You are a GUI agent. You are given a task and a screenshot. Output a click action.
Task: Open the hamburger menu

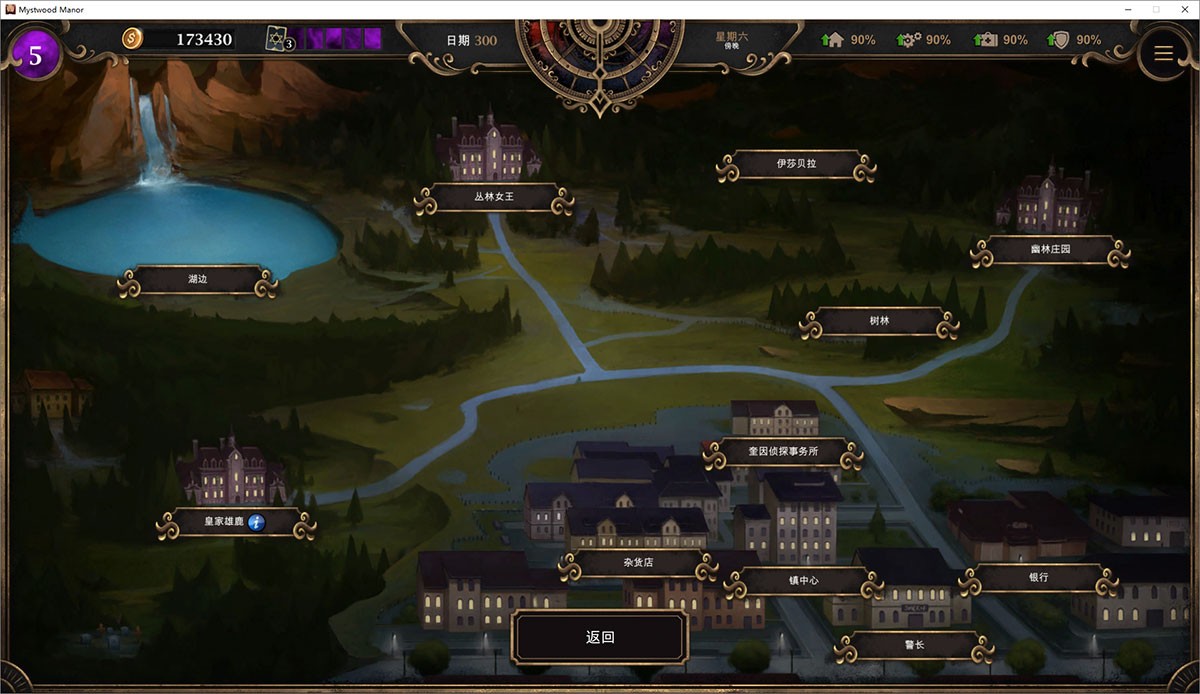pyautogui.click(x=1163, y=54)
